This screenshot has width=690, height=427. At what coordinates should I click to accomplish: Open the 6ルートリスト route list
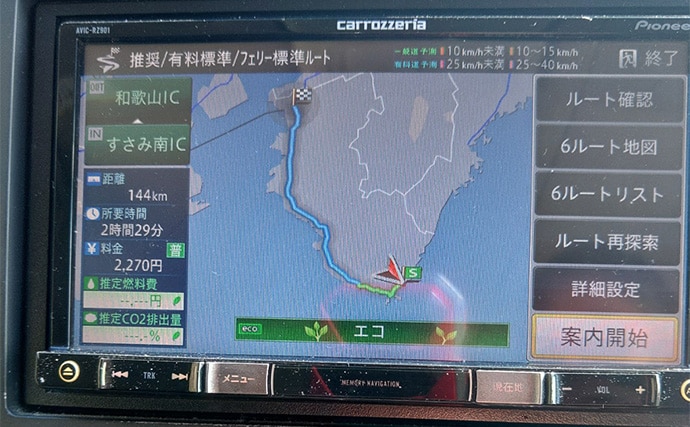(608, 193)
